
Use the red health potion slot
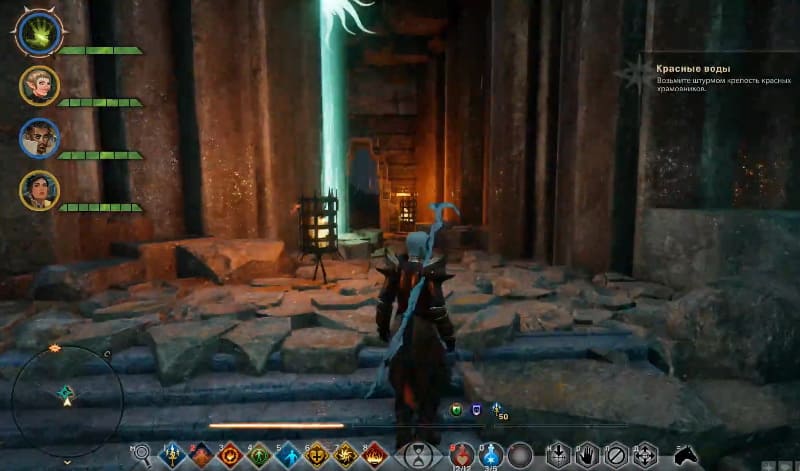pyautogui.click(x=462, y=455)
